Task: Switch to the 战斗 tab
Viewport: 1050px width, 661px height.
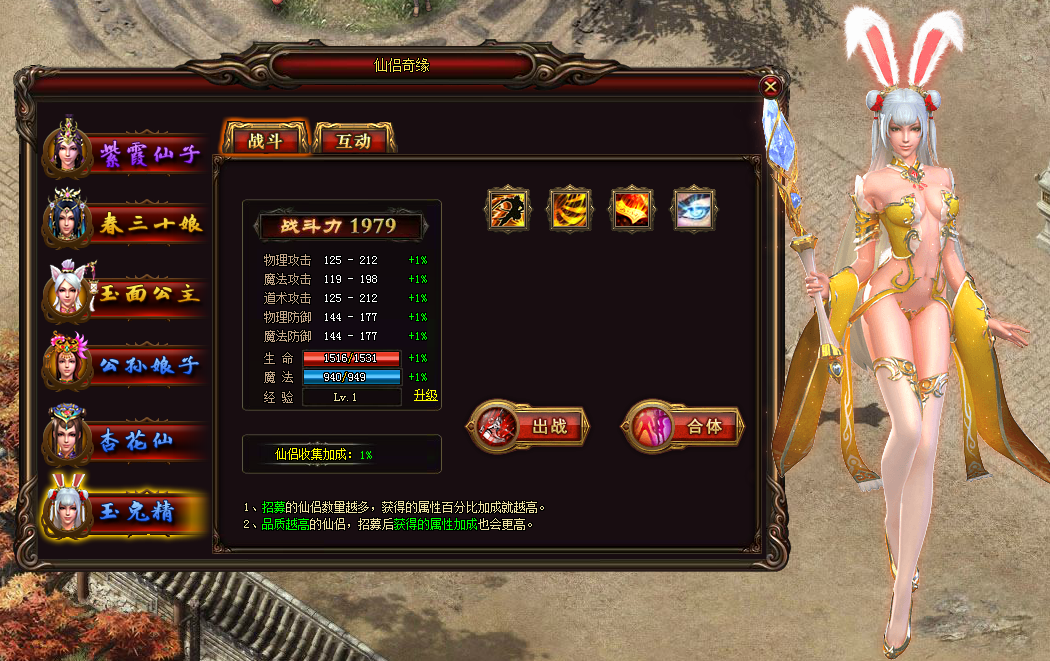Action: coord(265,141)
